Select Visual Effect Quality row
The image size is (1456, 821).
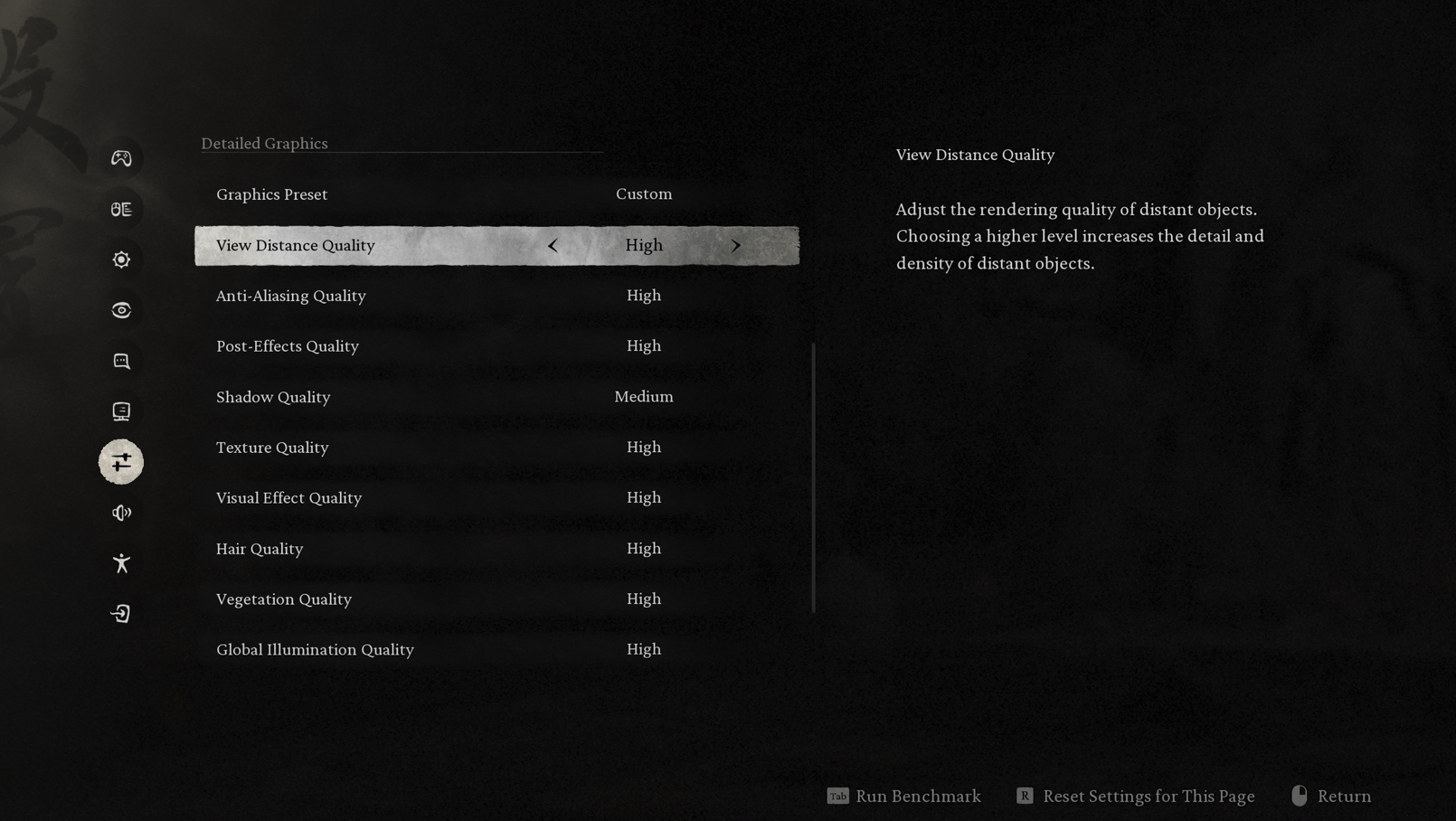[496, 498]
